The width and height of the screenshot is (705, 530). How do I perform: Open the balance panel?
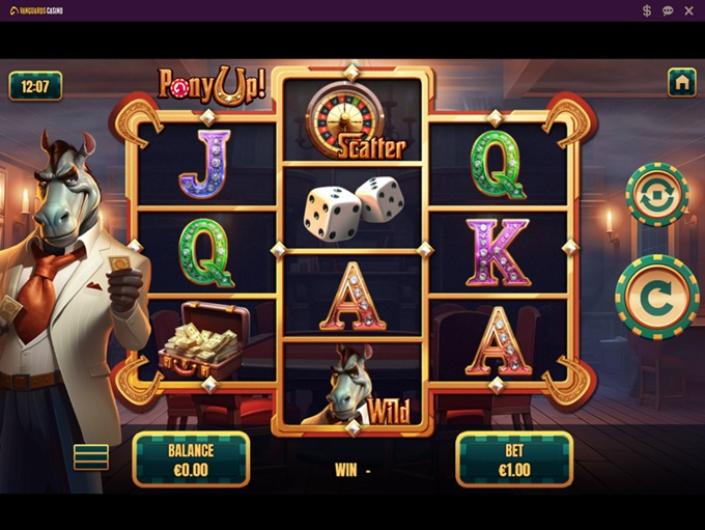191,459
